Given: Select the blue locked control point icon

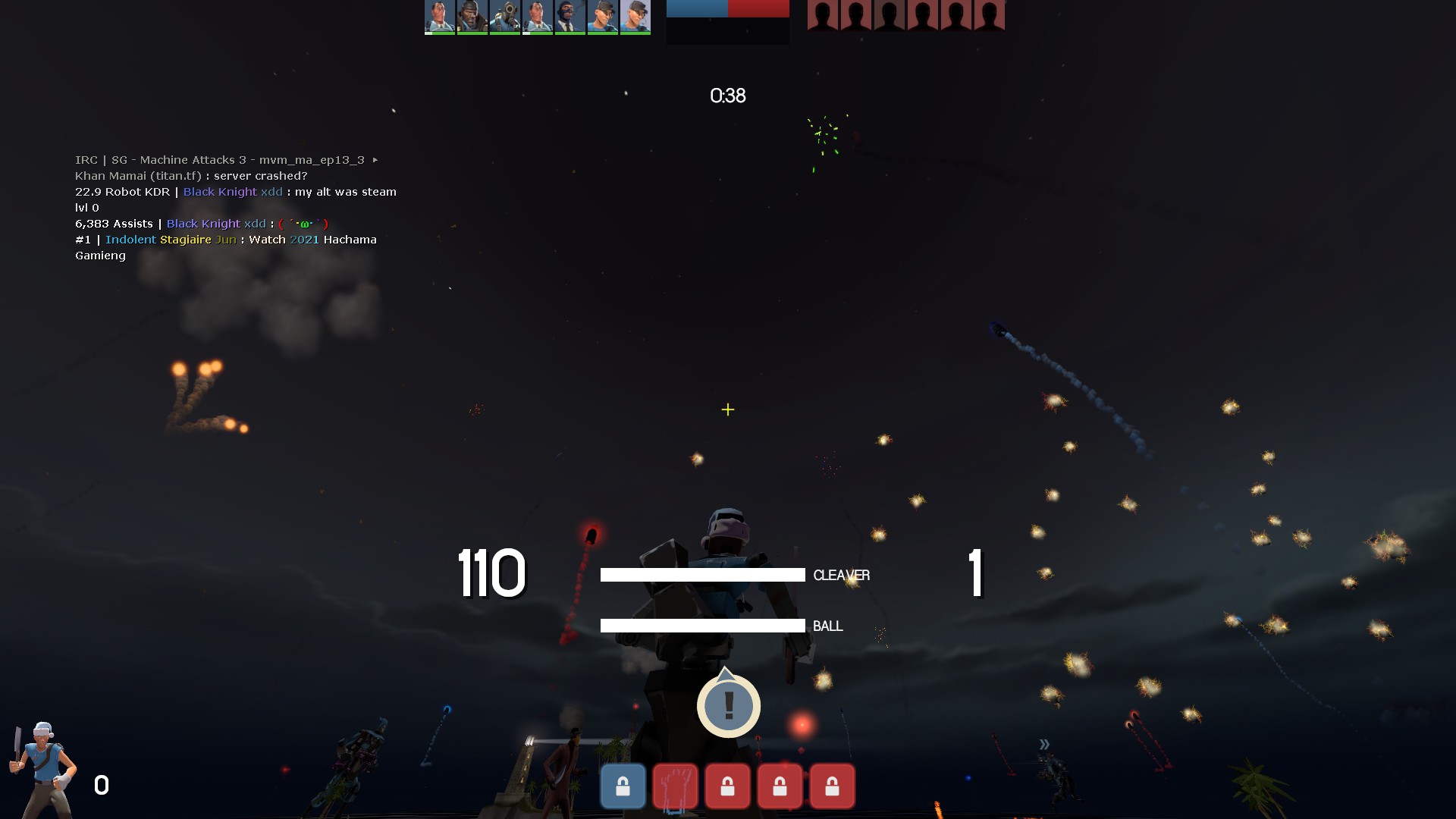Looking at the screenshot, I should pos(623,786).
